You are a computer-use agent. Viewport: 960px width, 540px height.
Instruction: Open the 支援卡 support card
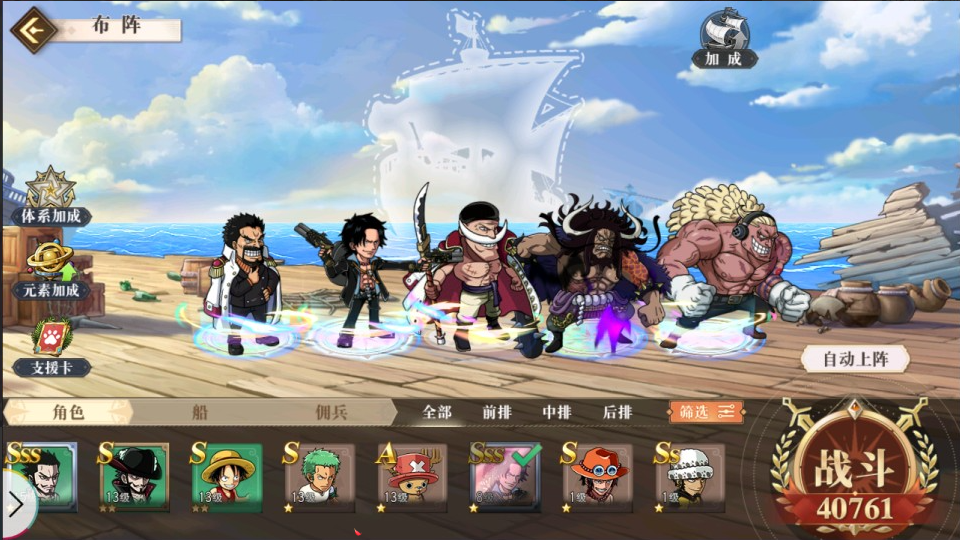click(x=52, y=347)
